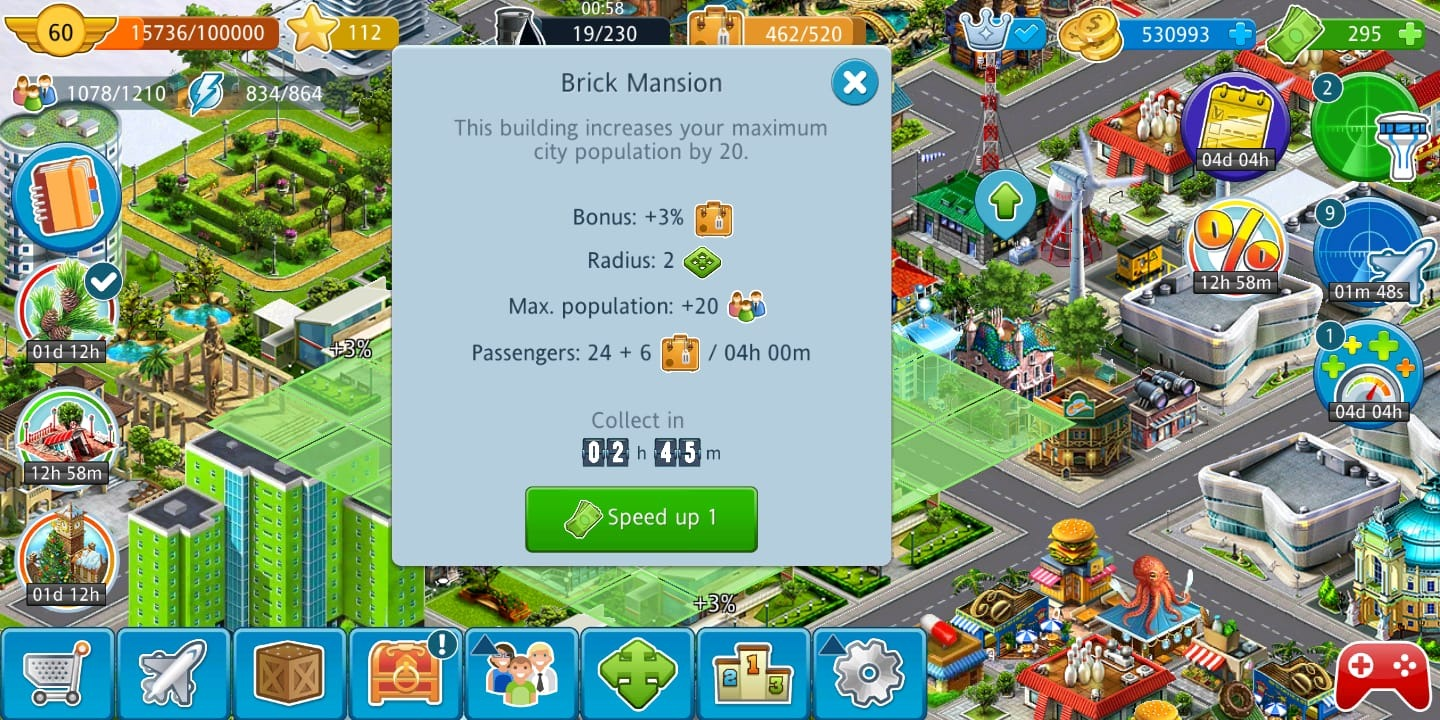Open the yellow calendar task list icon

click(1235, 125)
